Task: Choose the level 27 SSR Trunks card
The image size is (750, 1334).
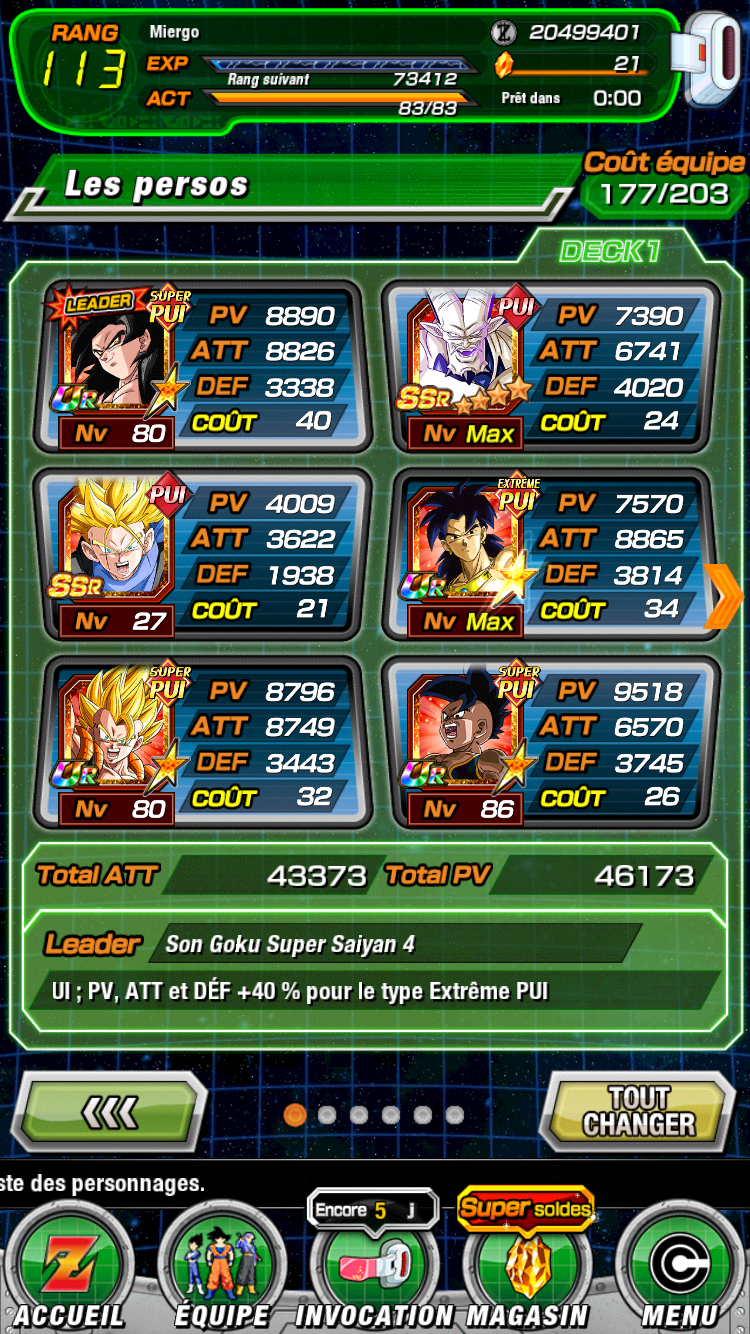Action: (x=202, y=555)
